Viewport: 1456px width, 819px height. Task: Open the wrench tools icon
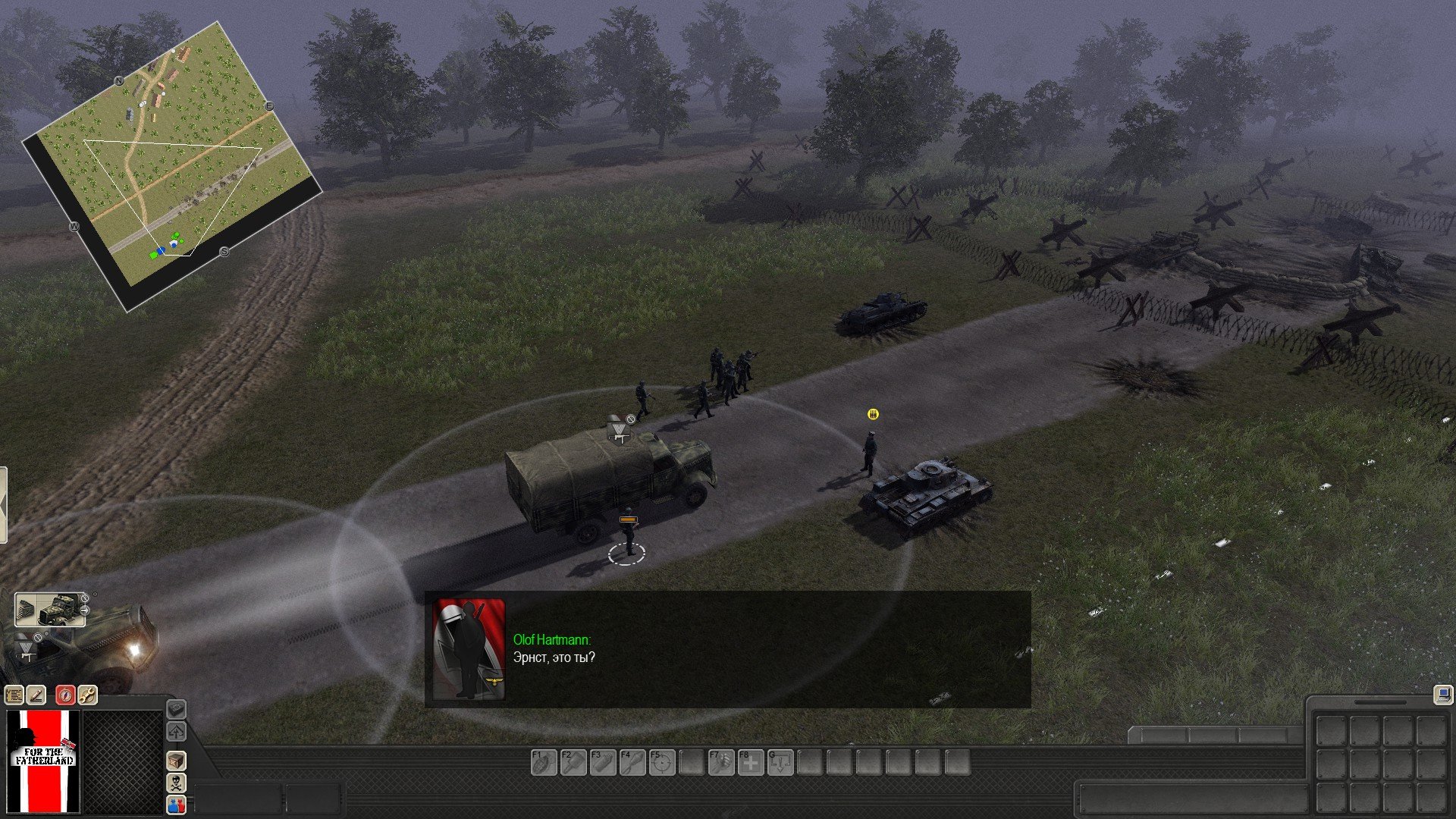87,695
